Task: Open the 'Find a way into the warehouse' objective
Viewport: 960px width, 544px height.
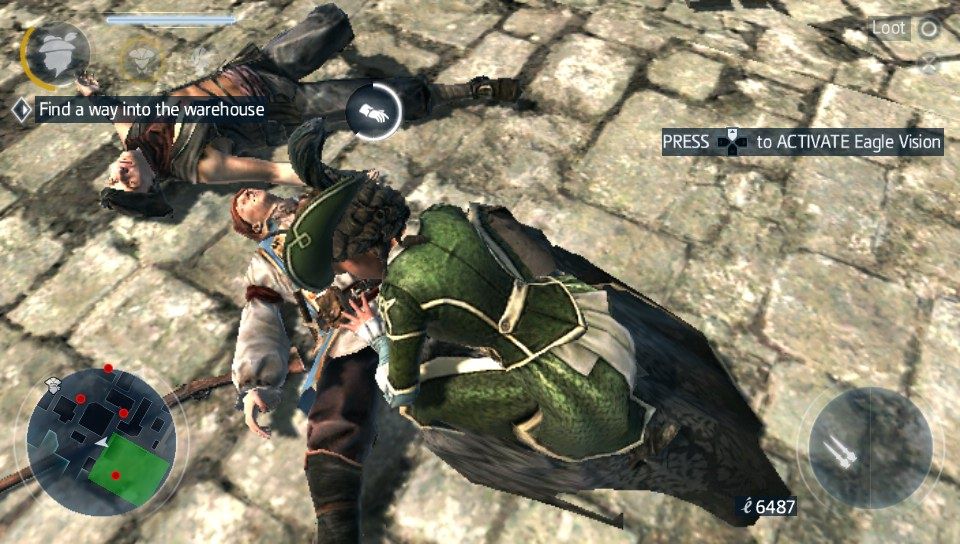Action: click(150, 109)
